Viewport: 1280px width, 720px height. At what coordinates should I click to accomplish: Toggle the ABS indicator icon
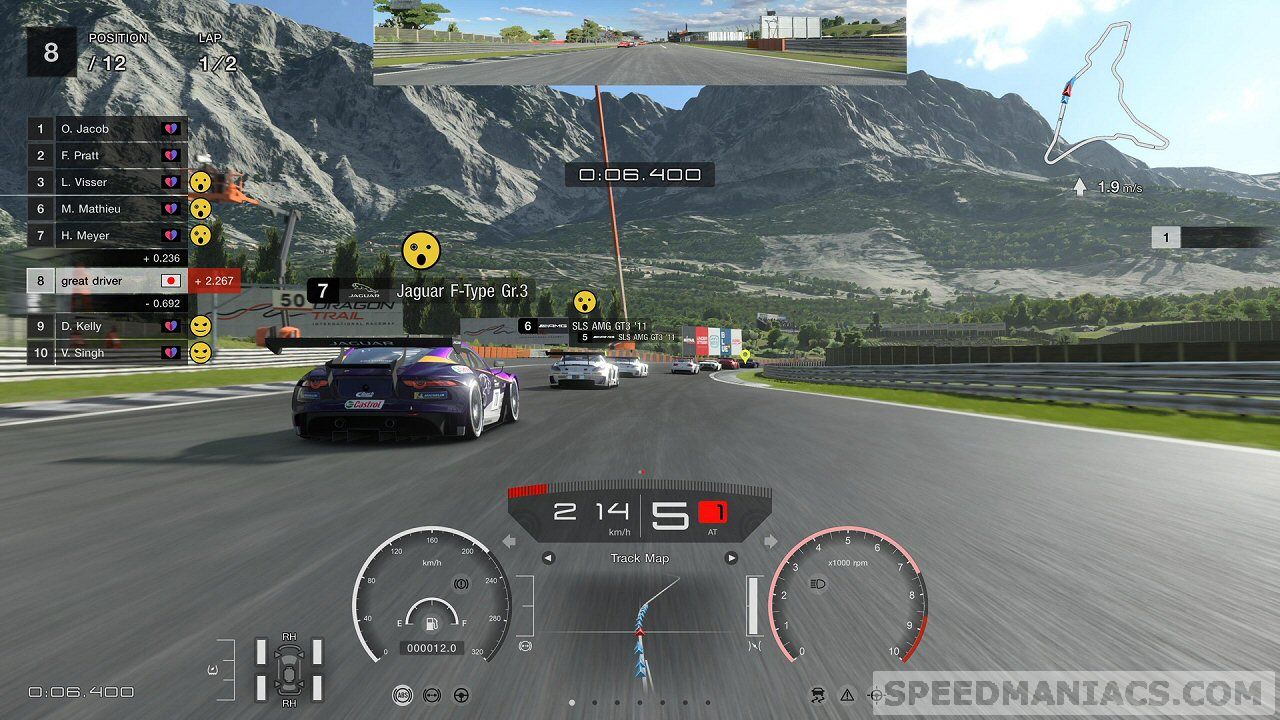[x=401, y=695]
